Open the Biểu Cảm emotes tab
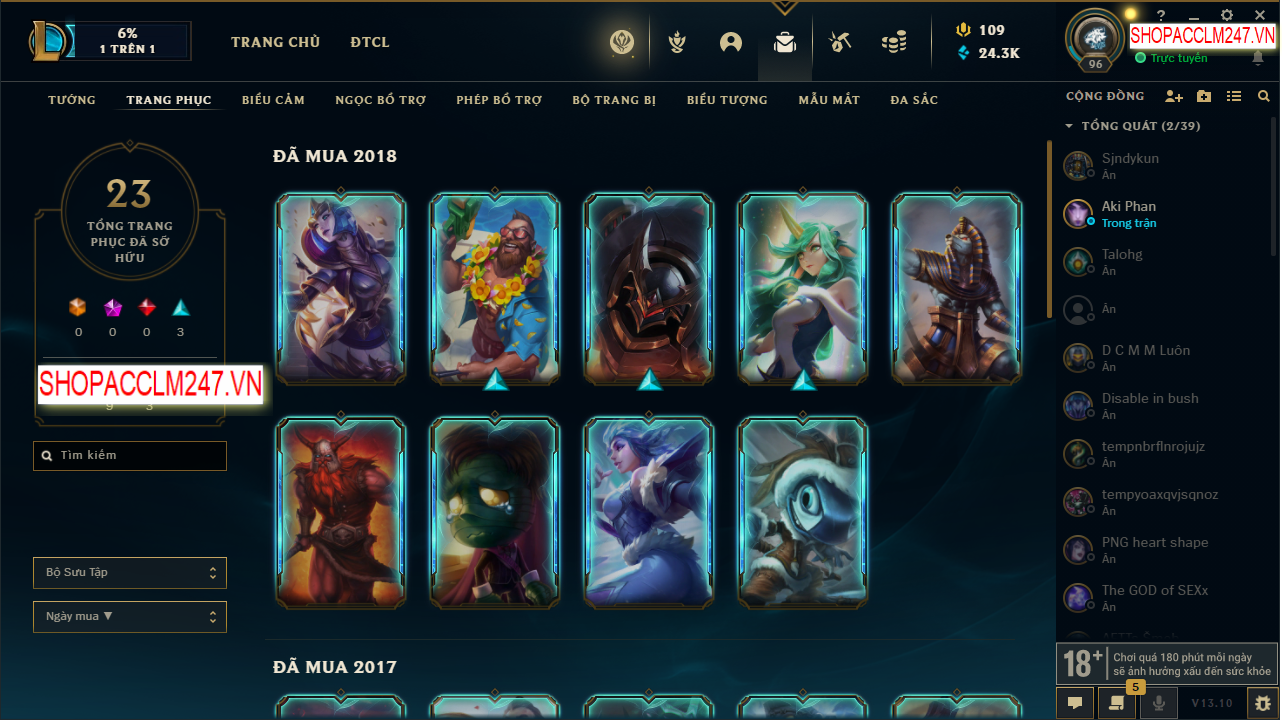The width and height of the screenshot is (1282, 720). coord(273,100)
